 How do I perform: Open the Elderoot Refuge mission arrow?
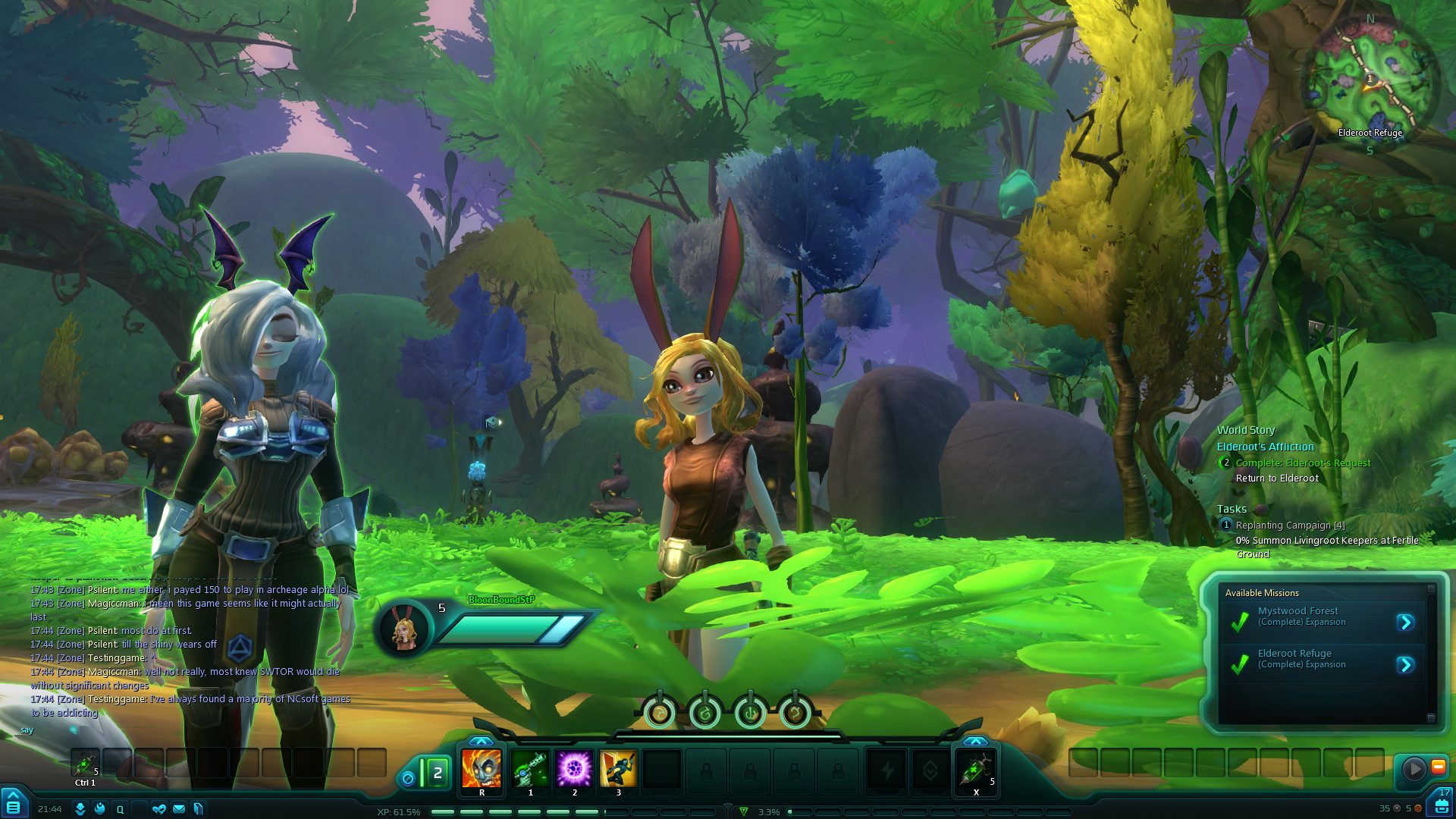pyautogui.click(x=1405, y=665)
